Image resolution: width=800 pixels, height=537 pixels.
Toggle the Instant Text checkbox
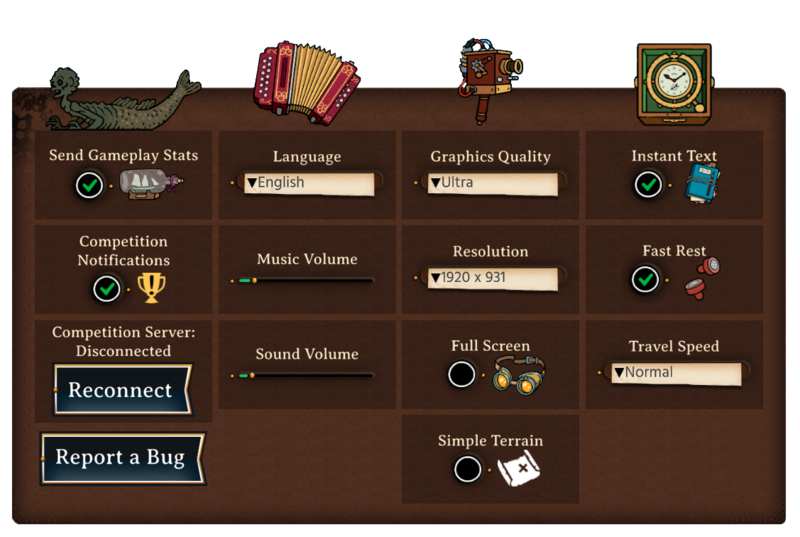click(x=648, y=185)
